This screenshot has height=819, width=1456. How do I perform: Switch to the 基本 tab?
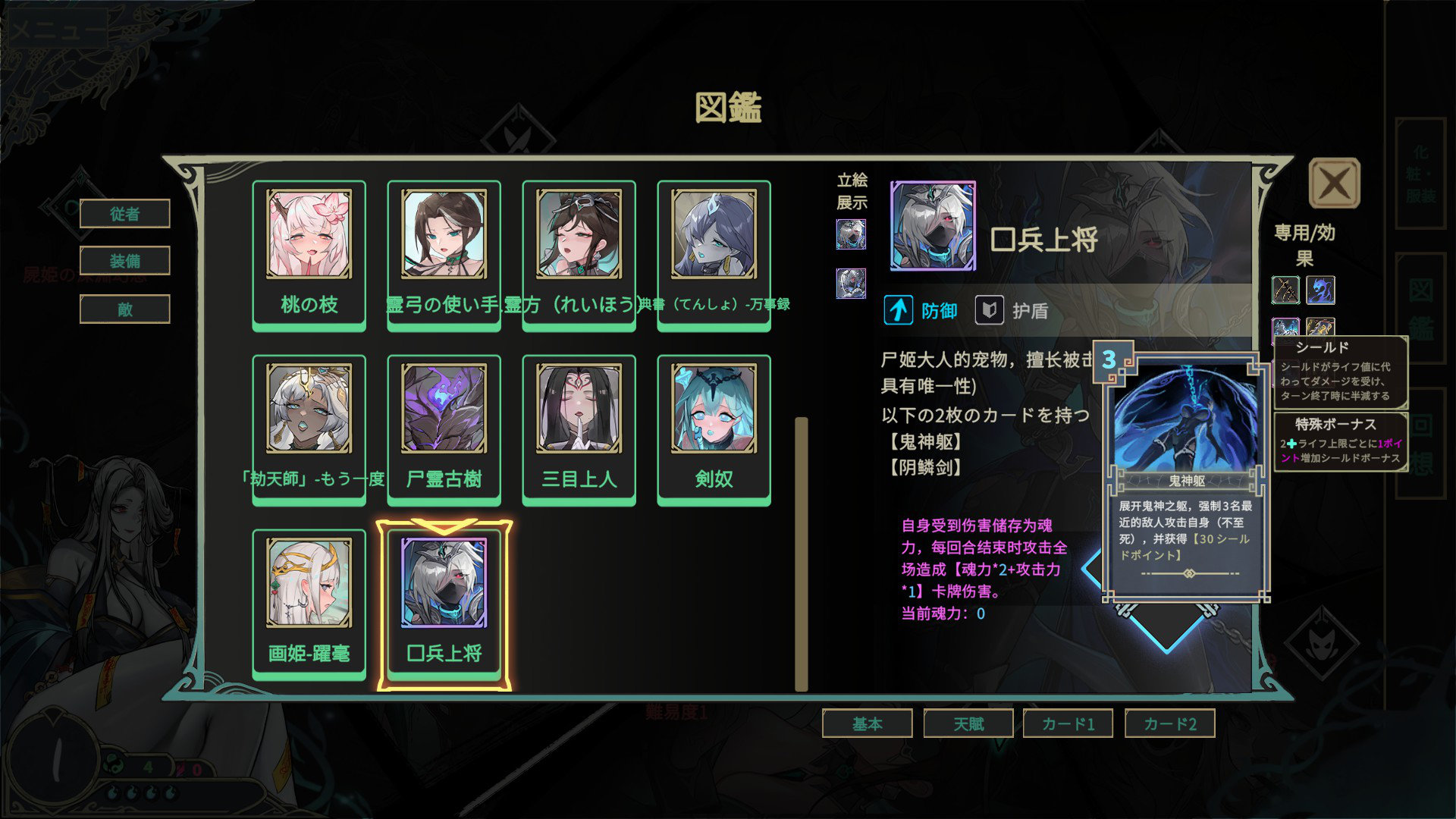[867, 723]
